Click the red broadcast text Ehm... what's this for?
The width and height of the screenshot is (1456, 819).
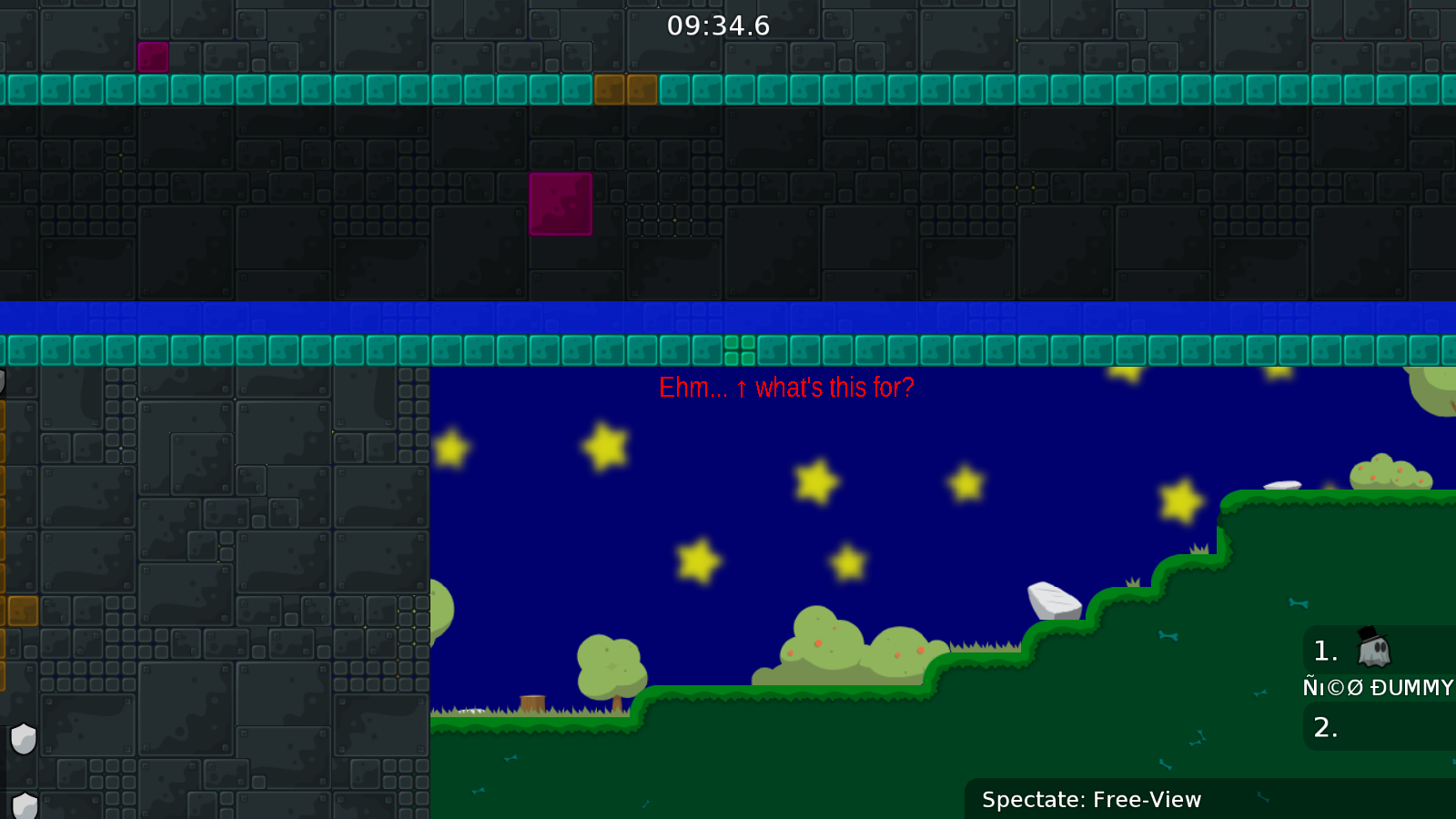click(785, 389)
